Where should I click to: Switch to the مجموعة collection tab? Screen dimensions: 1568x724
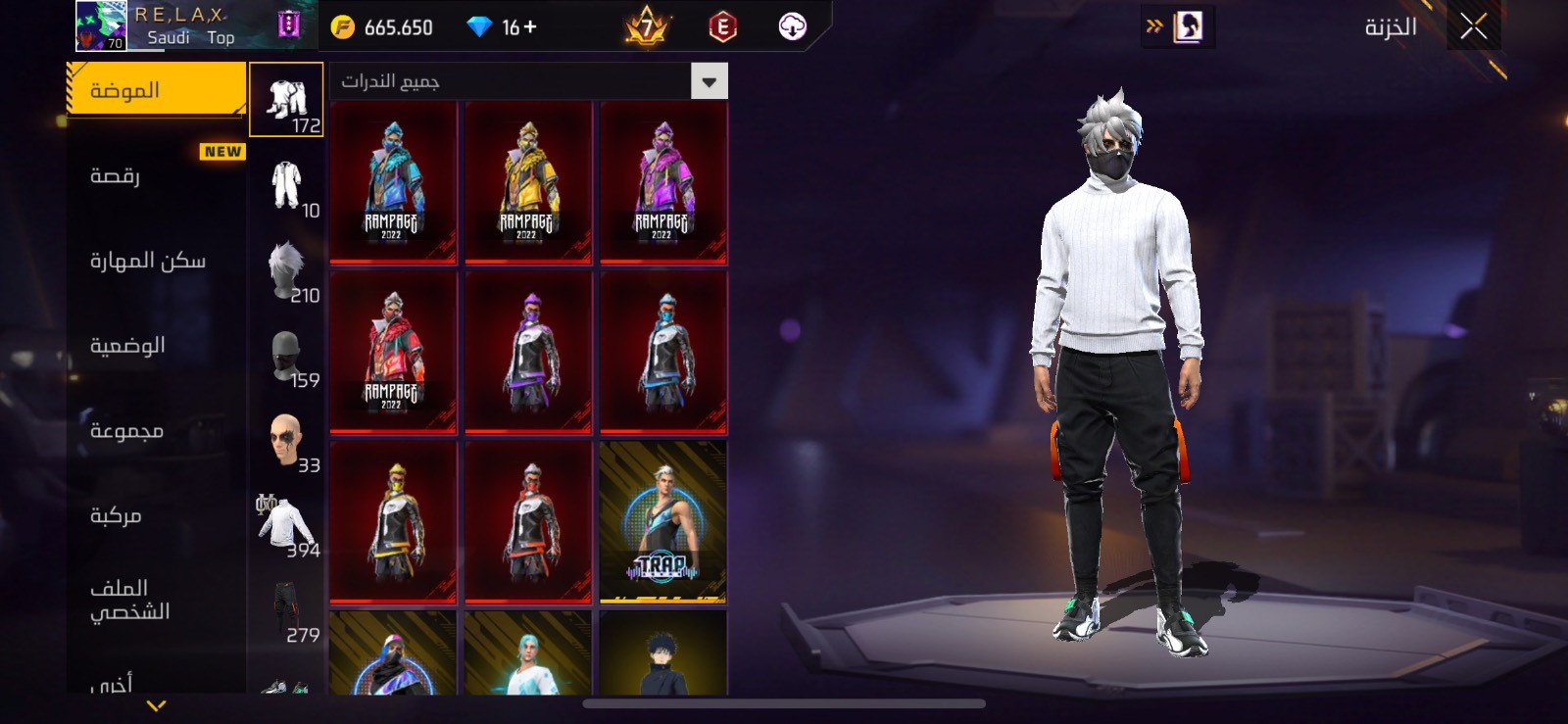coord(157,431)
